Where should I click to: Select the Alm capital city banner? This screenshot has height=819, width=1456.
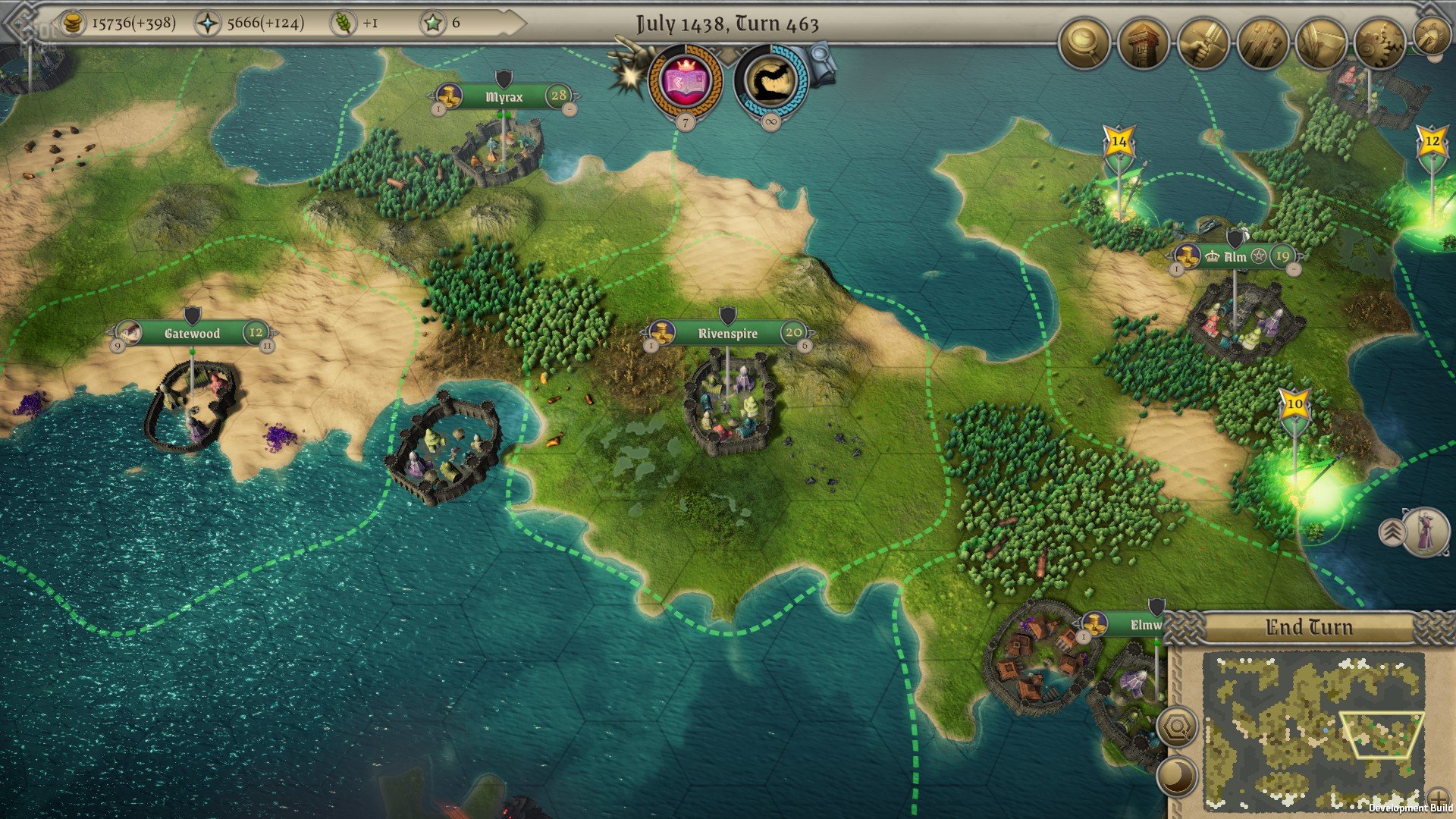click(1235, 256)
